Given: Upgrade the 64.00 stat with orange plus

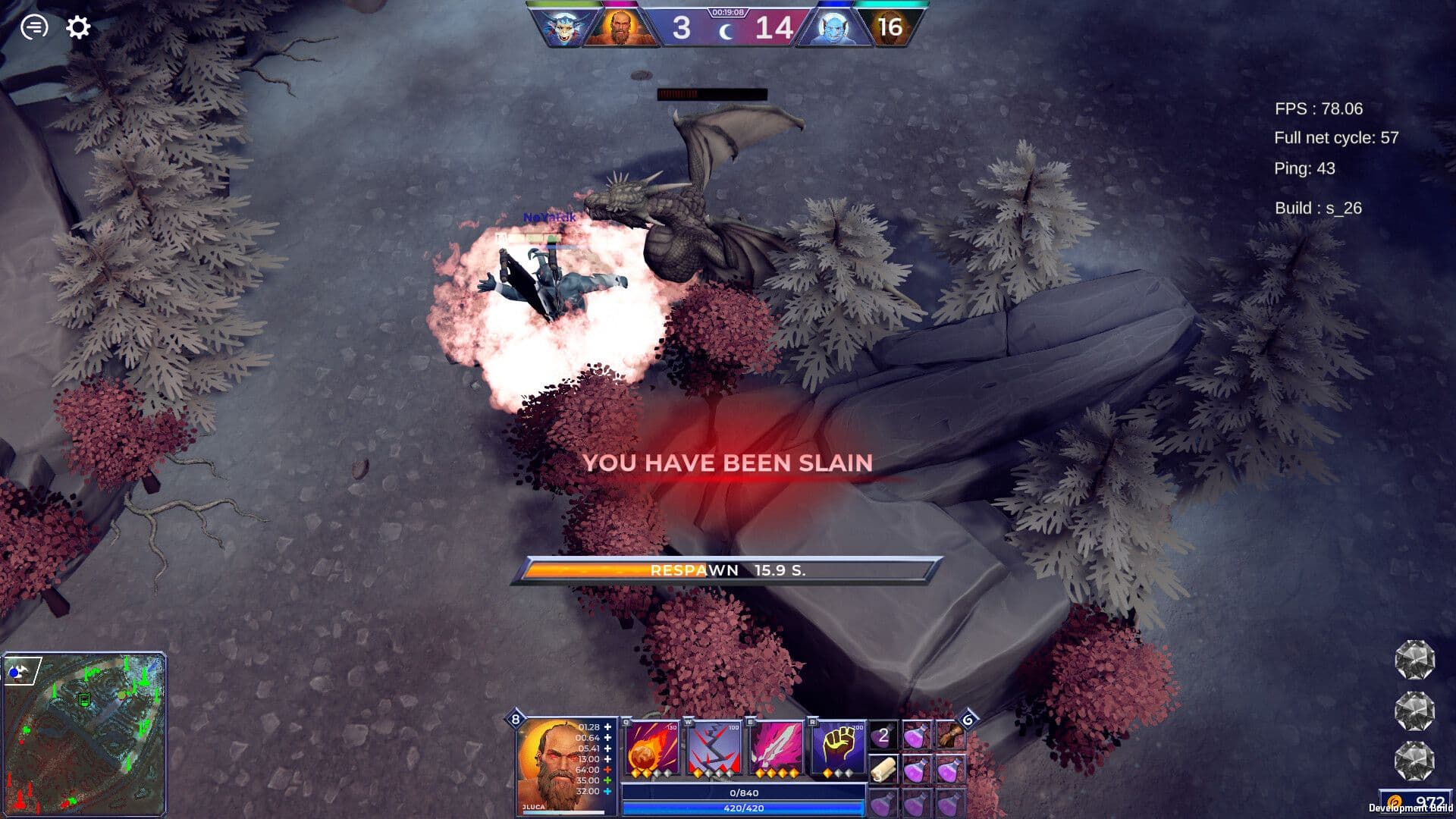Looking at the screenshot, I should (607, 768).
